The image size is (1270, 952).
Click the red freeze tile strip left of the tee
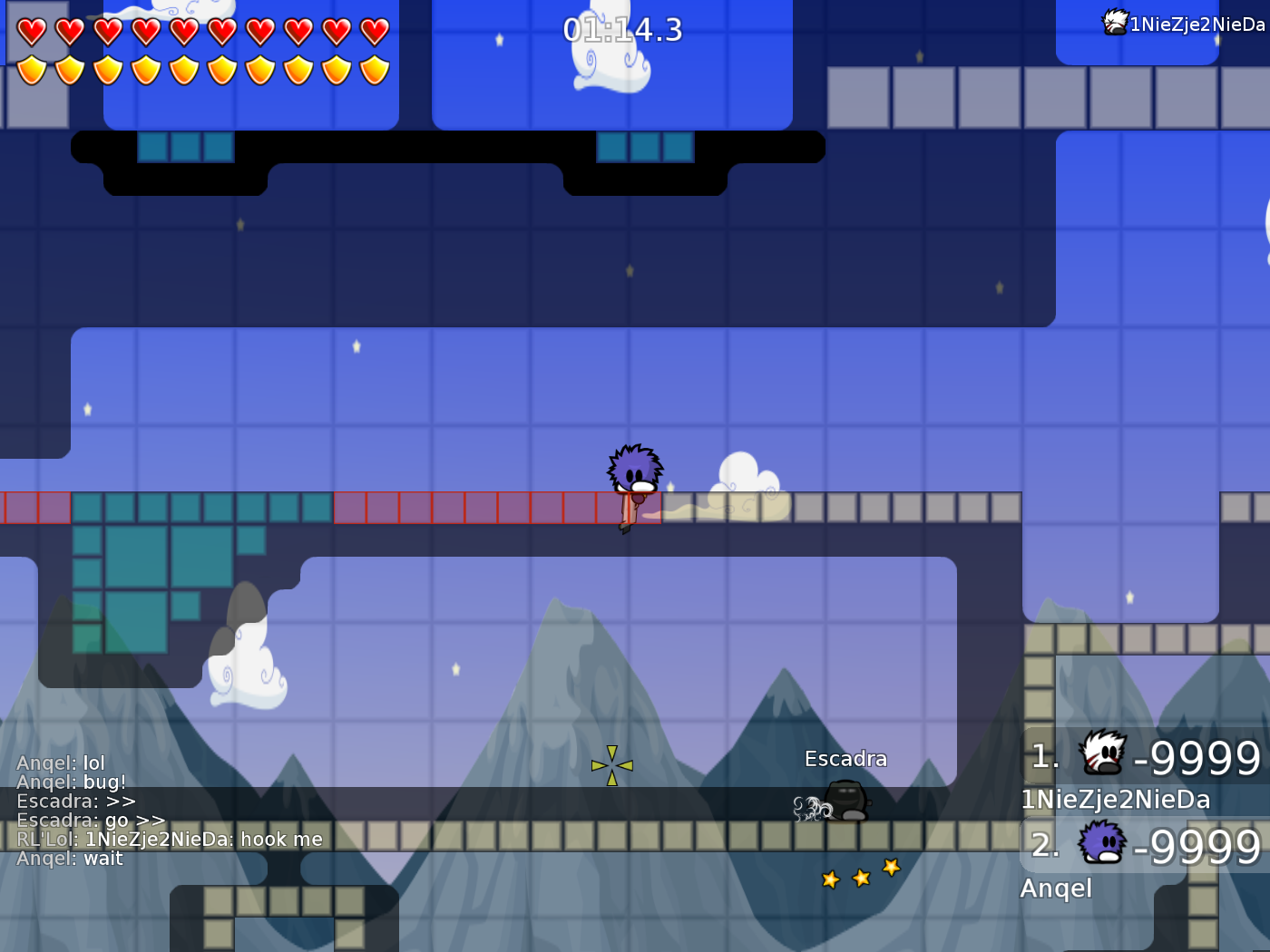[x=454, y=508]
